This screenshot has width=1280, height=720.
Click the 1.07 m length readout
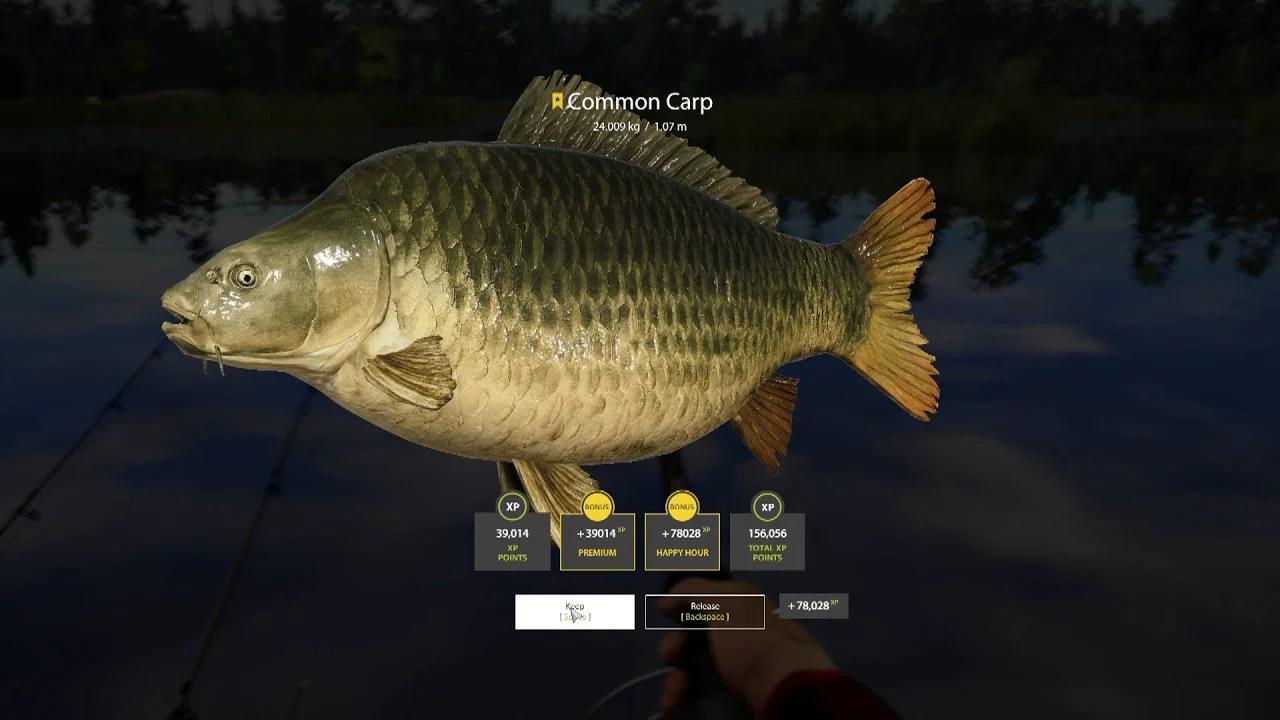[x=673, y=127]
